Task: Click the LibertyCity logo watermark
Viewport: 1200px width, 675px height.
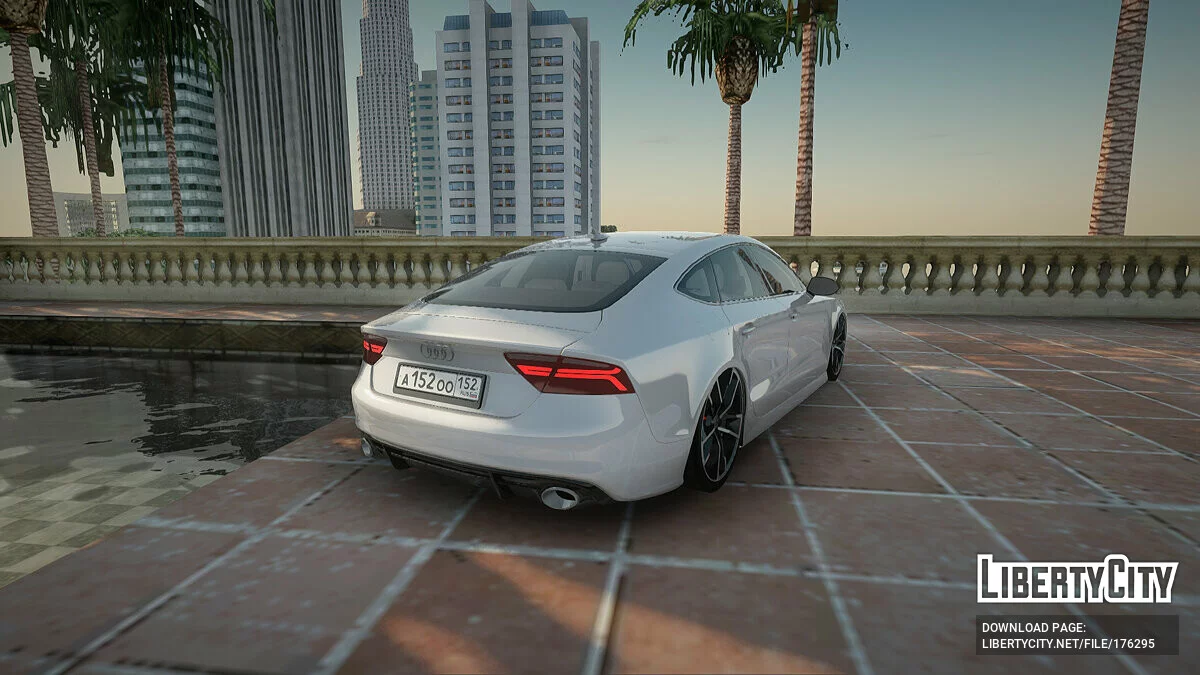Action: click(x=1076, y=579)
